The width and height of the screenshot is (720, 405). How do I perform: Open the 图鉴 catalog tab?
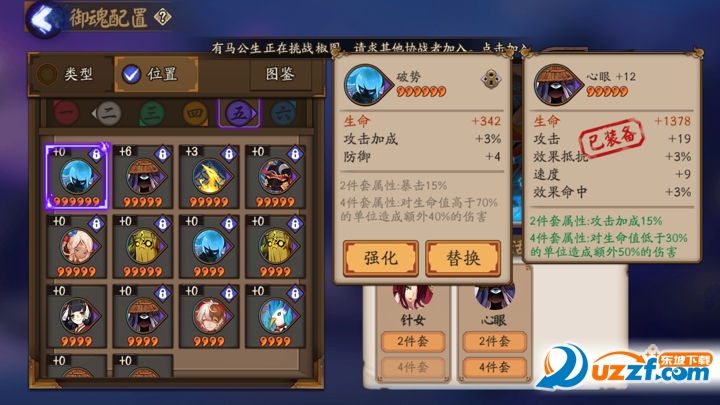point(279,74)
